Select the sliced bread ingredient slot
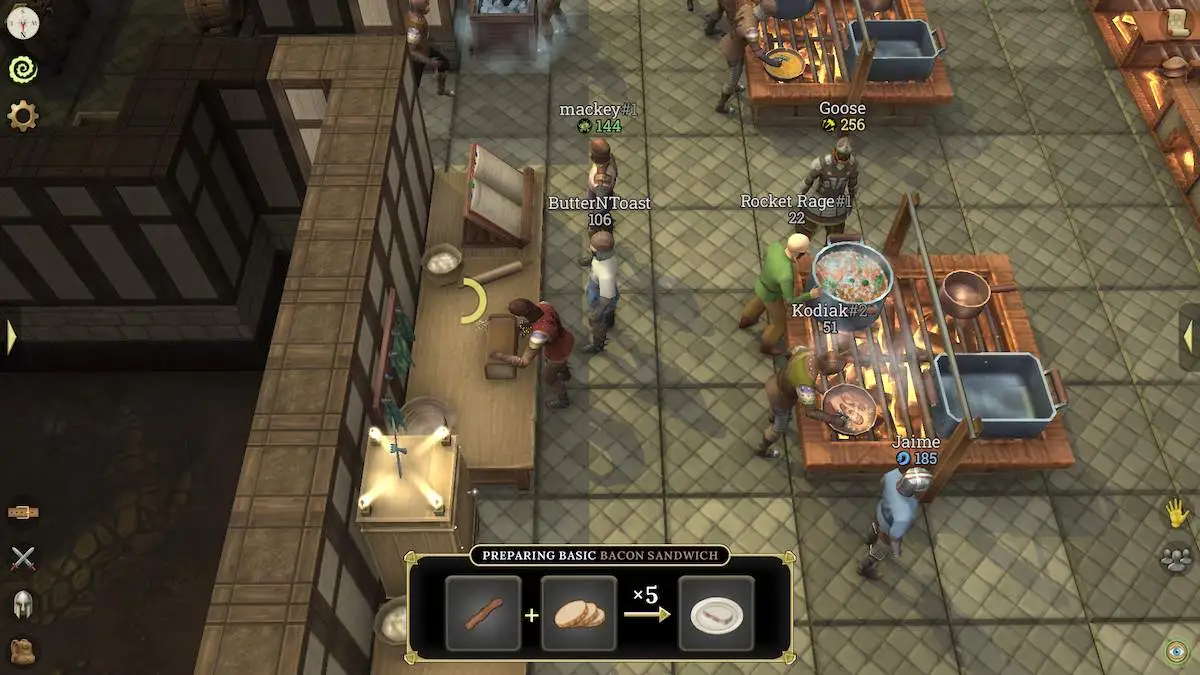 point(579,614)
